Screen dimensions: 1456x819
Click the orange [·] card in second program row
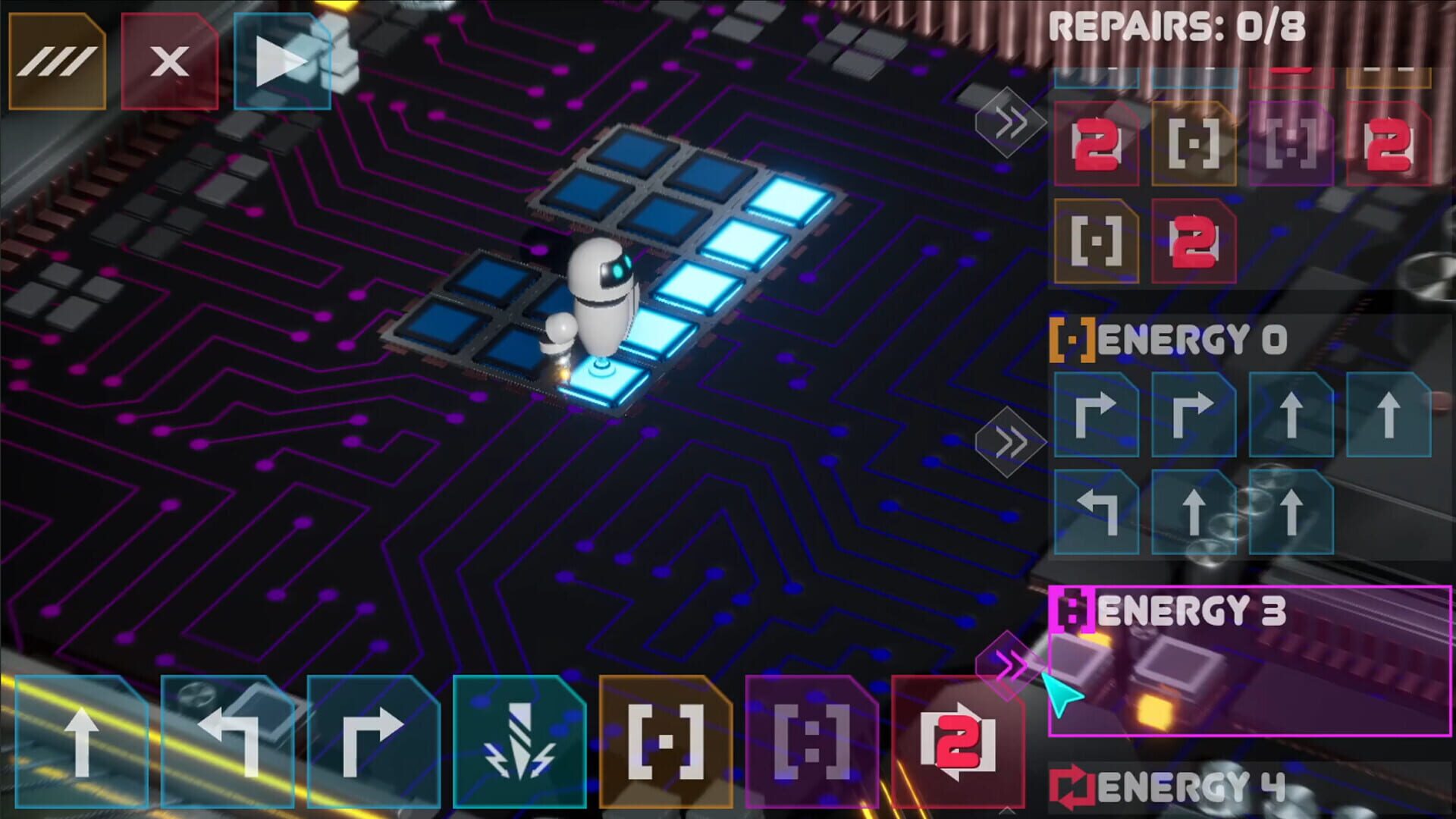[x=1096, y=243]
